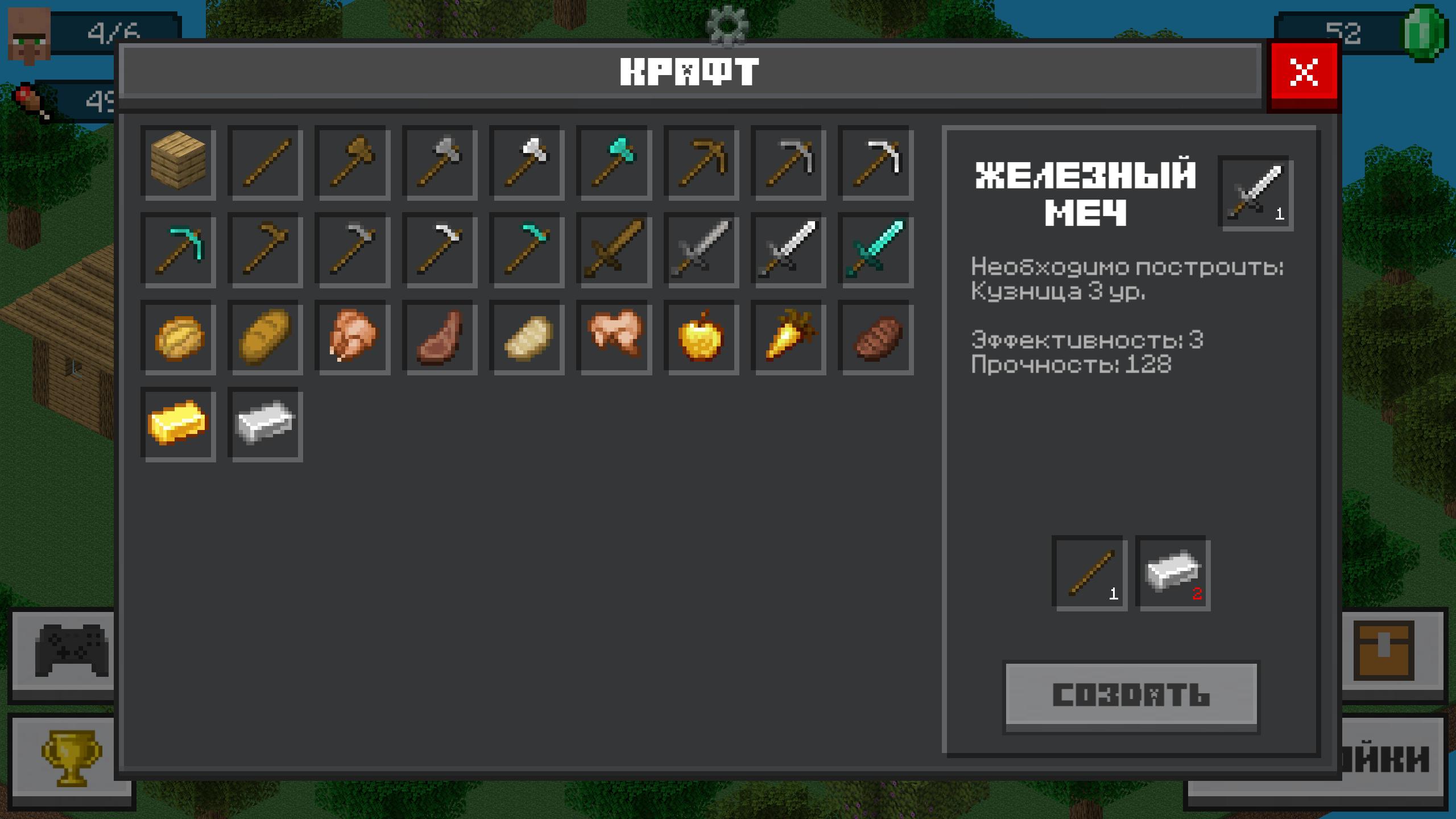Select the wooden planks recipe
This screenshot has width=1456, height=819.
point(178,164)
